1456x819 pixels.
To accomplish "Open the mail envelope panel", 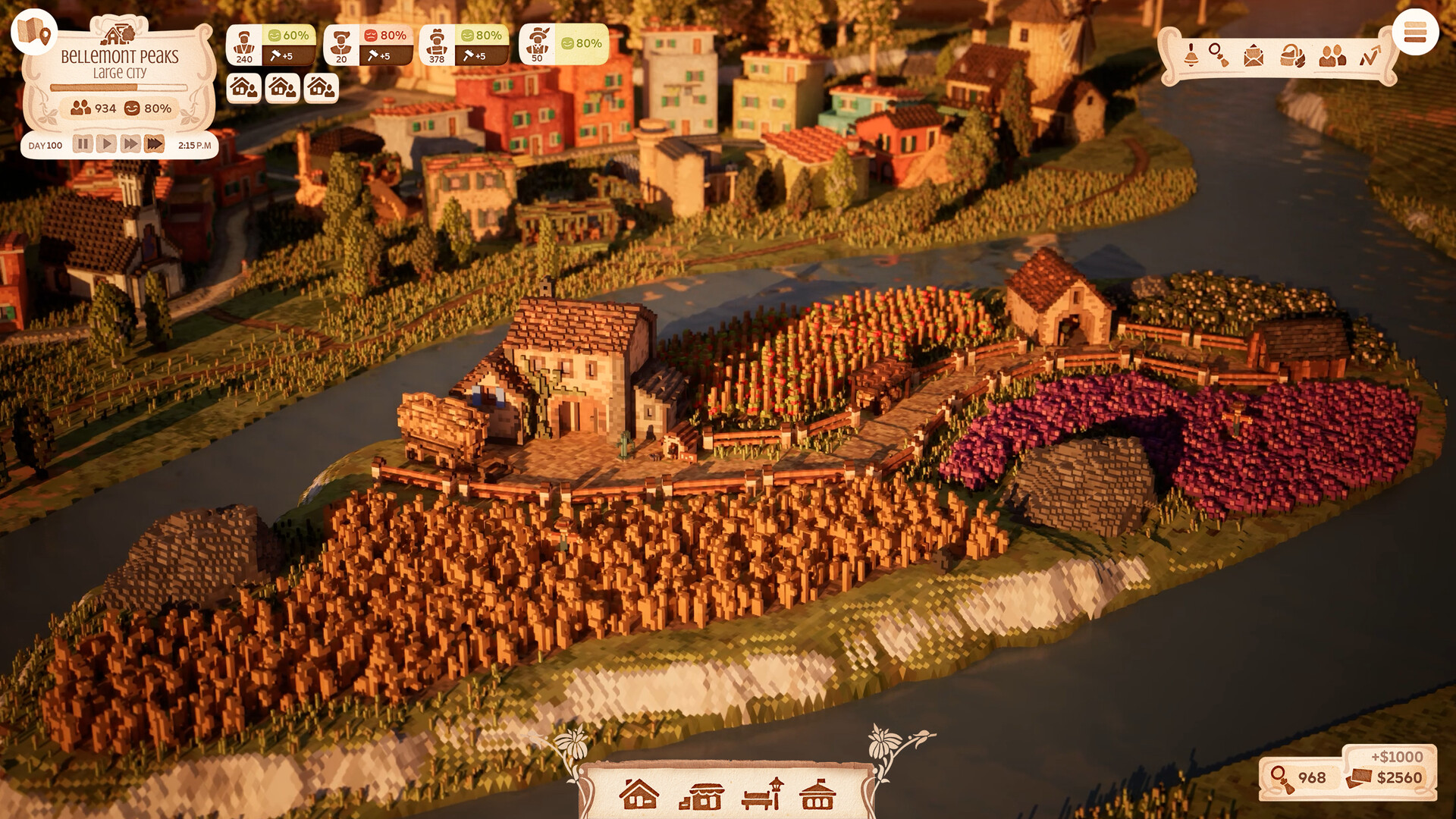I will click(x=1254, y=55).
